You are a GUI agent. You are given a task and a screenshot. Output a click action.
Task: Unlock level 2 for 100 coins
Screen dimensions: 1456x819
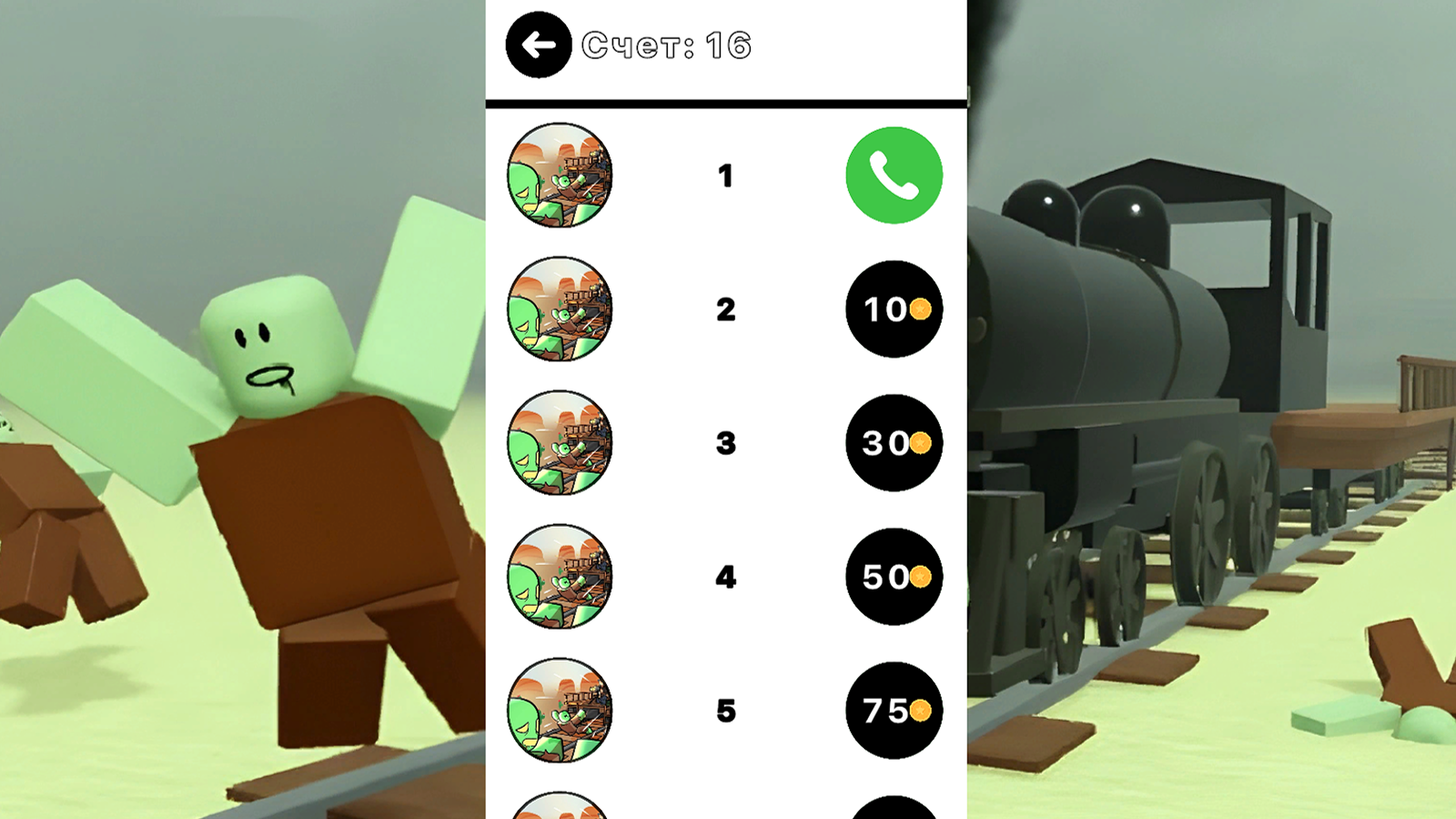(895, 309)
